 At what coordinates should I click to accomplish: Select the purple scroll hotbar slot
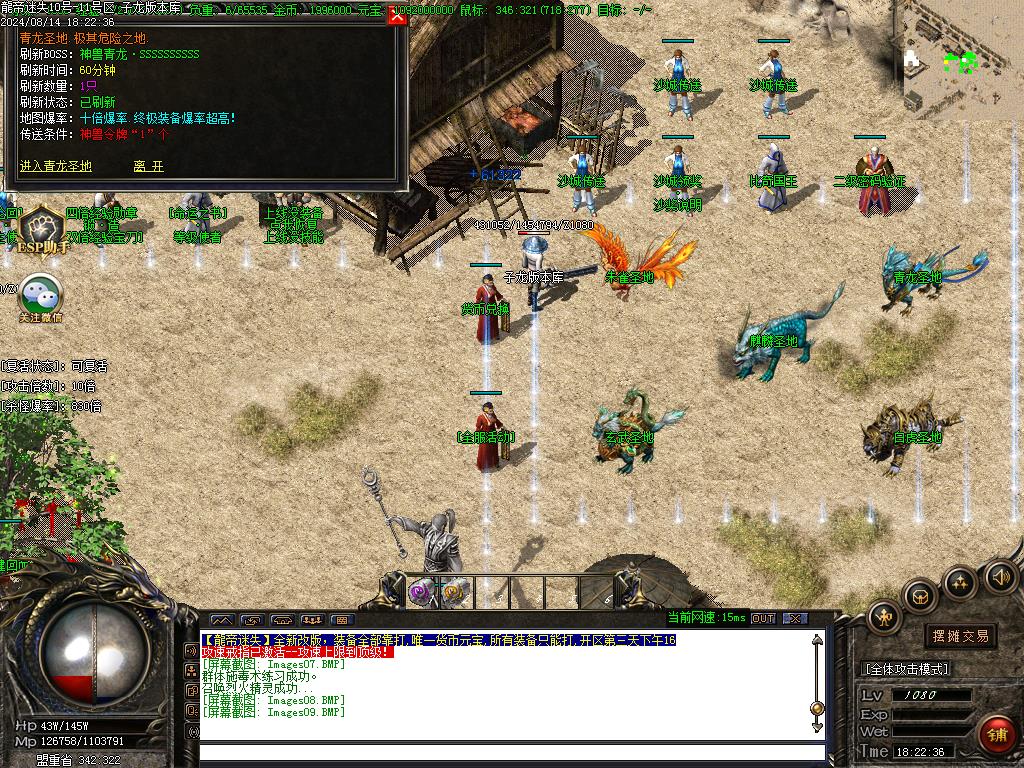coord(422,591)
